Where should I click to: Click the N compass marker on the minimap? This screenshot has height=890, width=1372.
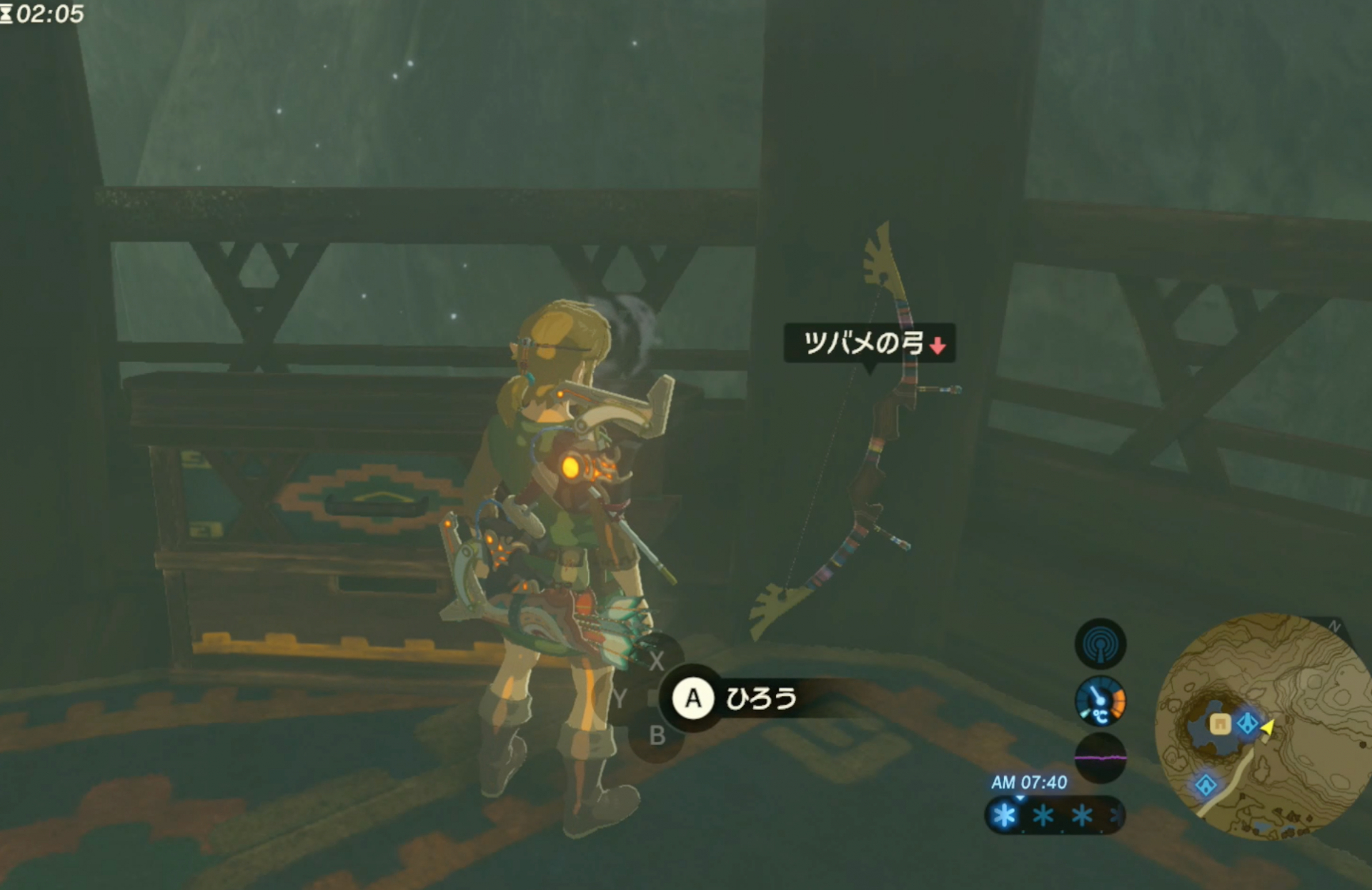coord(1333,625)
